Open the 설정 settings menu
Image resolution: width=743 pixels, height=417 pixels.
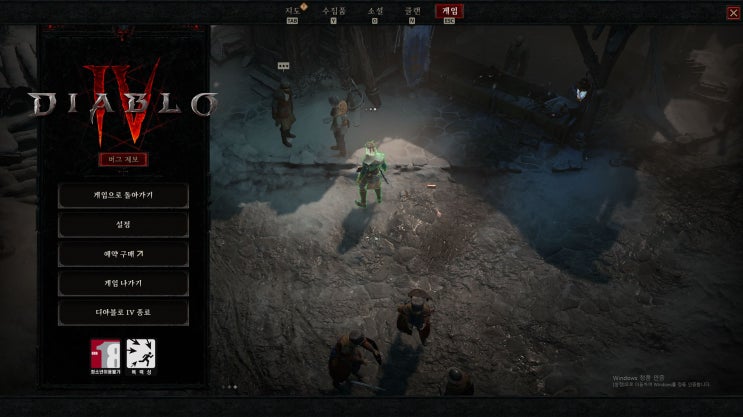[124, 224]
